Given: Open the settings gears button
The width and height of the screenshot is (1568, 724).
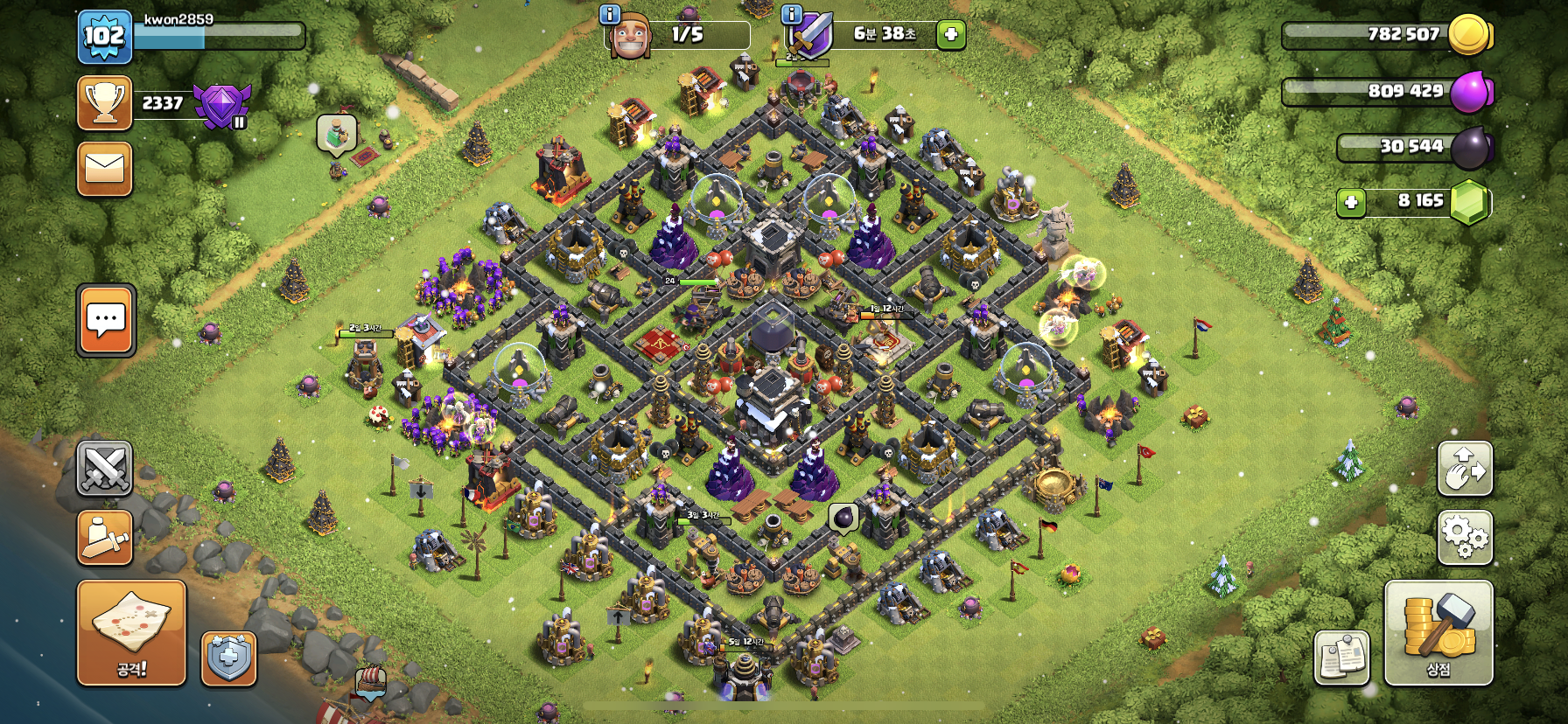Looking at the screenshot, I should pyautogui.click(x=1465, y=536).
